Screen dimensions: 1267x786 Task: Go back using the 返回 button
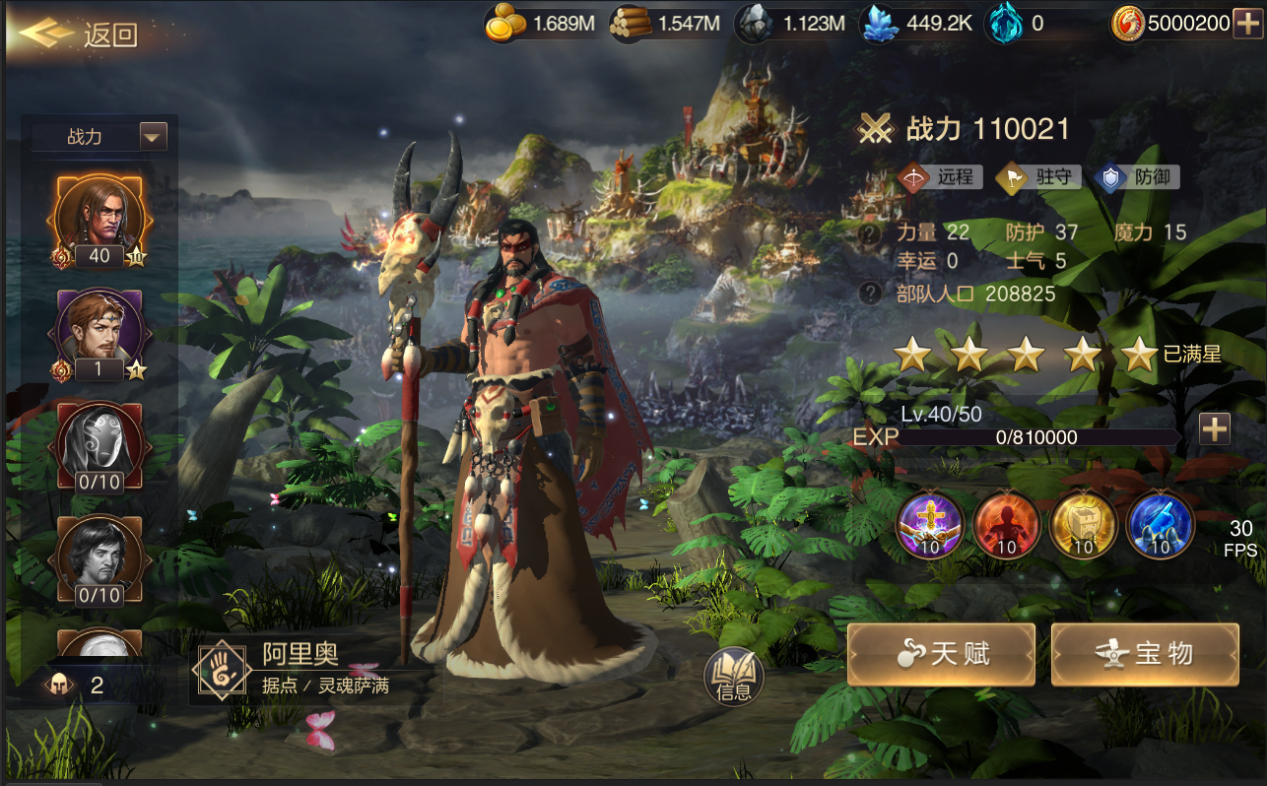coord(80,34)
